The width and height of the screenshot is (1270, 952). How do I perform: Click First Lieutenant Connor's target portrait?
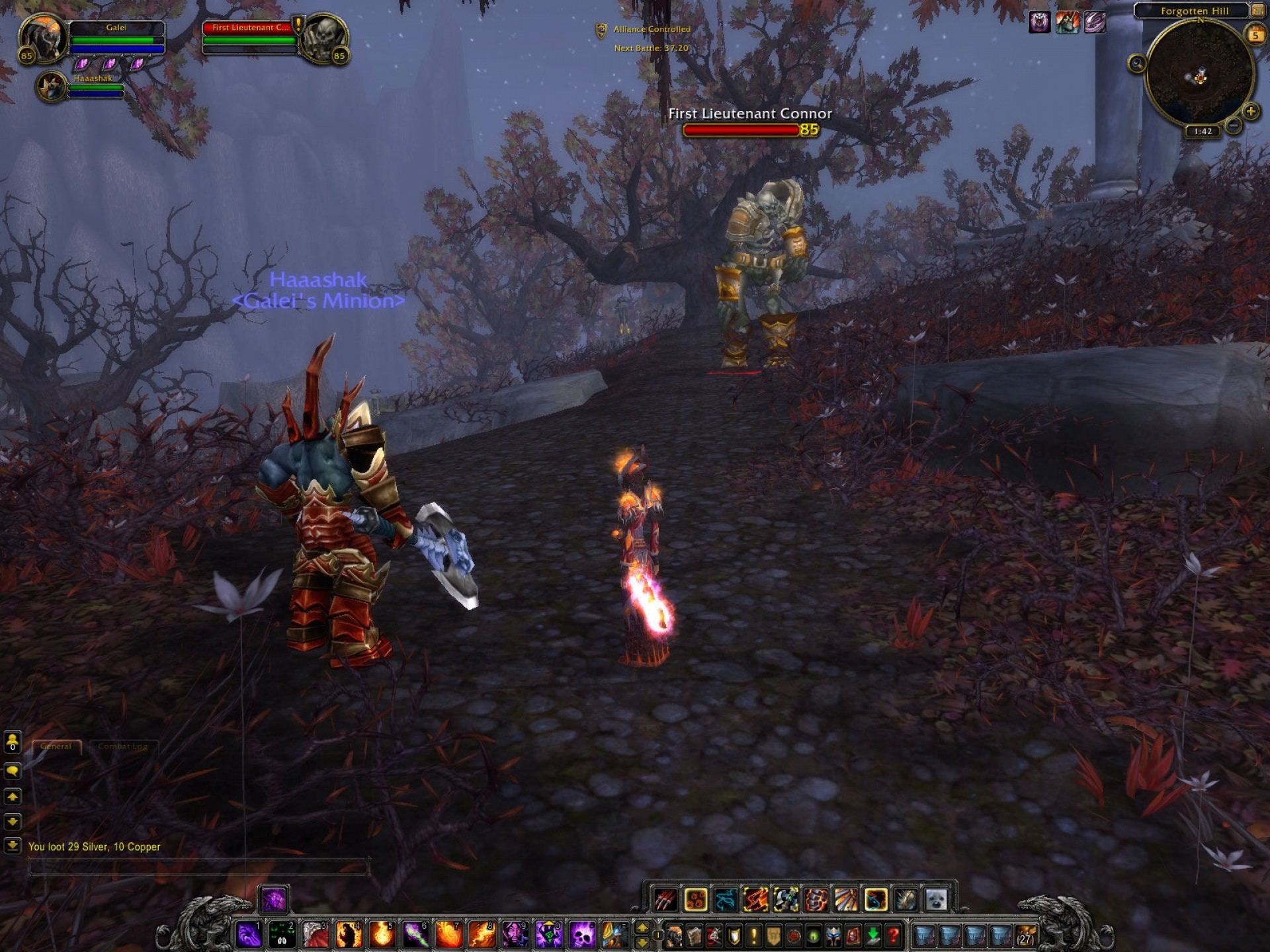click(323, 38)
